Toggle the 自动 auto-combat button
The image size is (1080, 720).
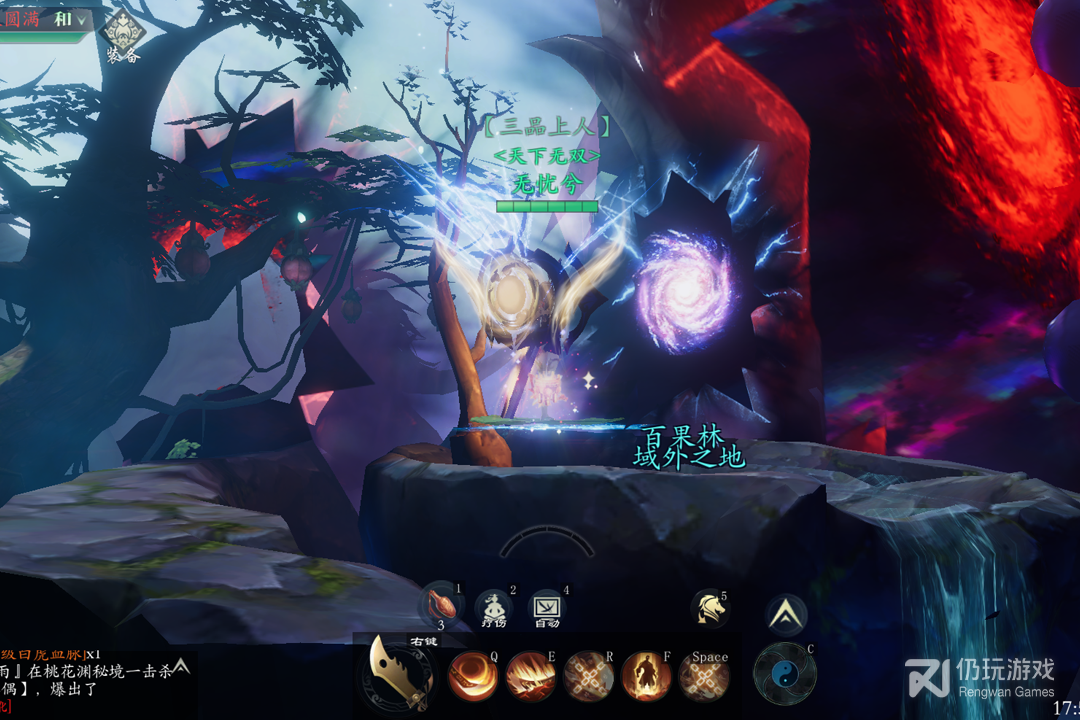coord(547,607)
